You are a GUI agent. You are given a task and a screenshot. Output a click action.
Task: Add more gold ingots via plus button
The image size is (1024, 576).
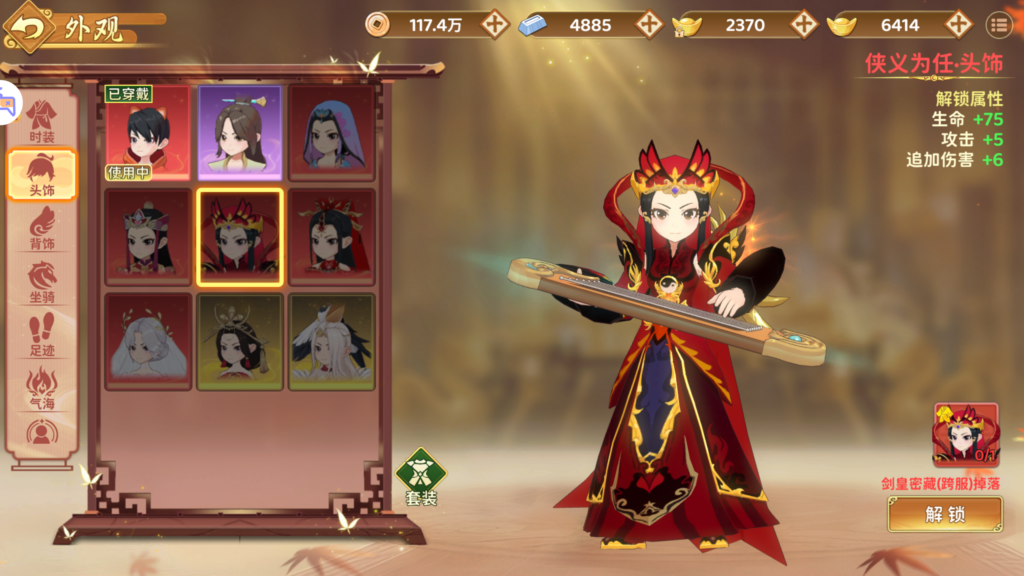(x=958, y=25)
